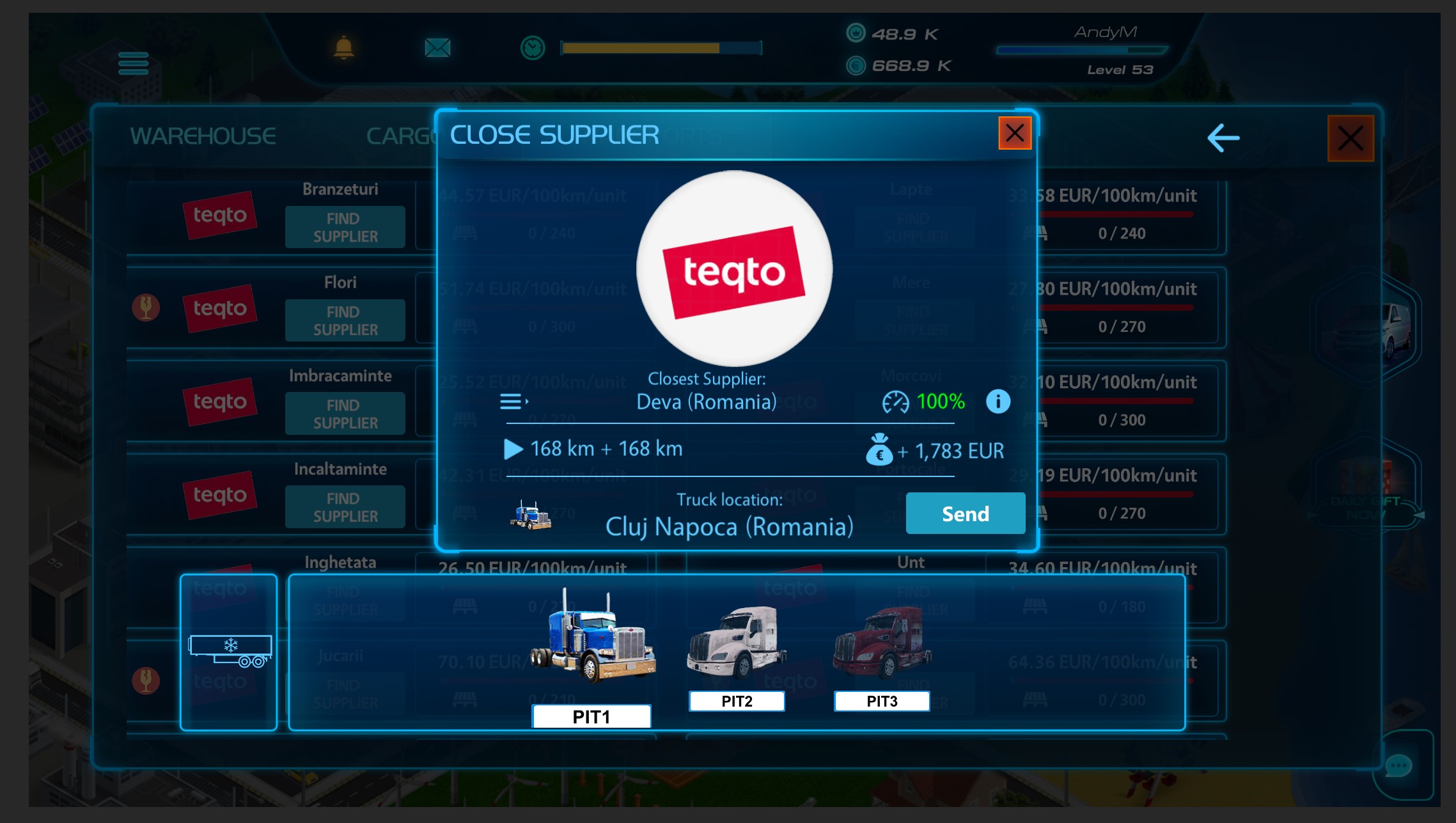Check the timer clock icon at top

click(x=531, y=47)
